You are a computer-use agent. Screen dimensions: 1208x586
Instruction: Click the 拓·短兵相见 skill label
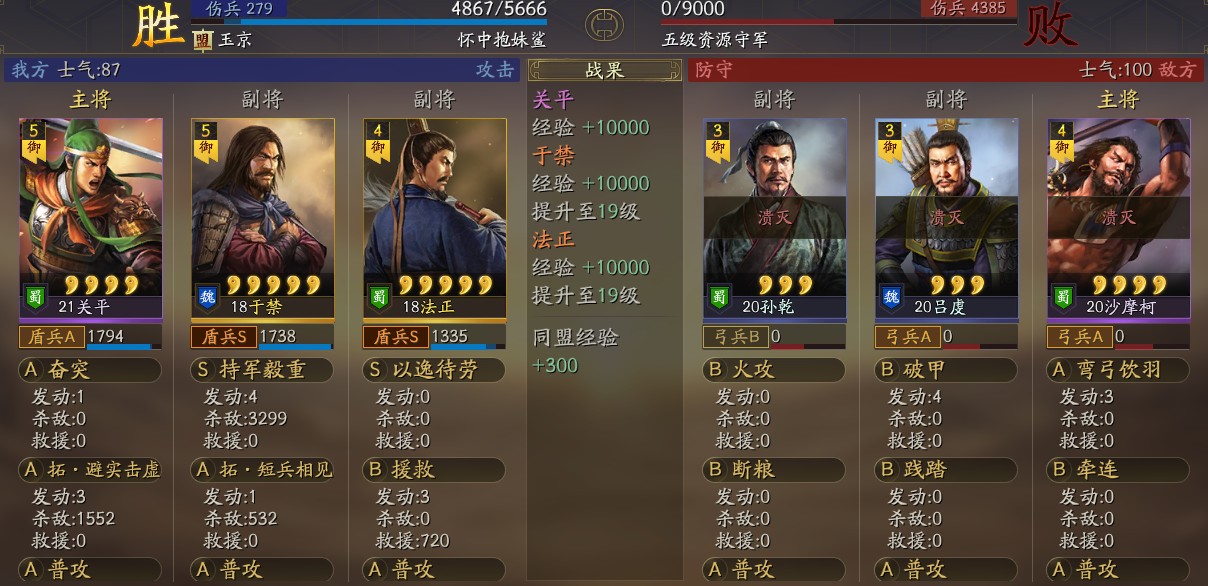[x=262, y=469]
